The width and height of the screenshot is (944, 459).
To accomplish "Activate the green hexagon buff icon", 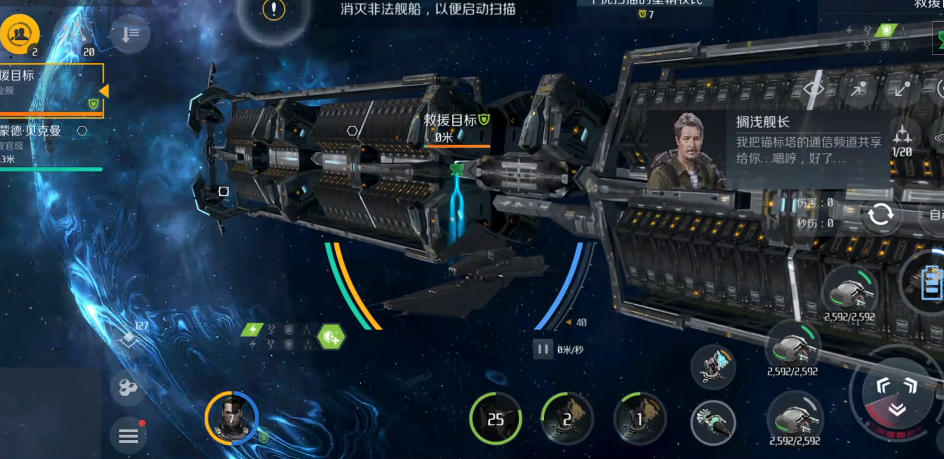I will pos(330,336).
